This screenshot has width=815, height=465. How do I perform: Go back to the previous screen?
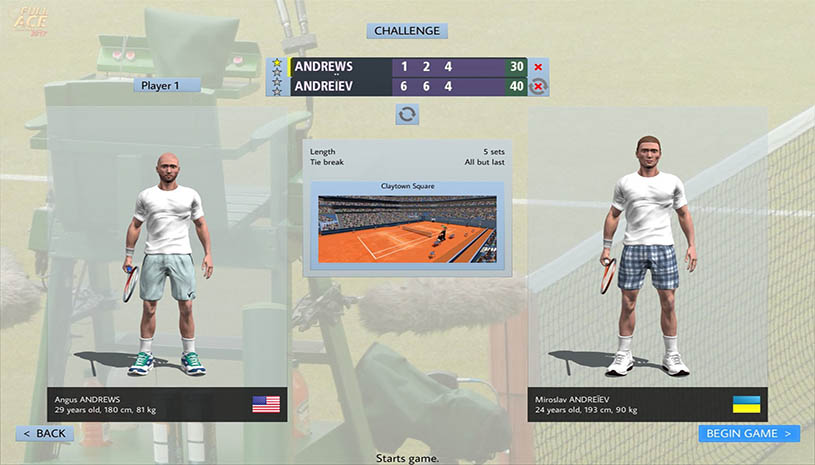pos(44,433)
